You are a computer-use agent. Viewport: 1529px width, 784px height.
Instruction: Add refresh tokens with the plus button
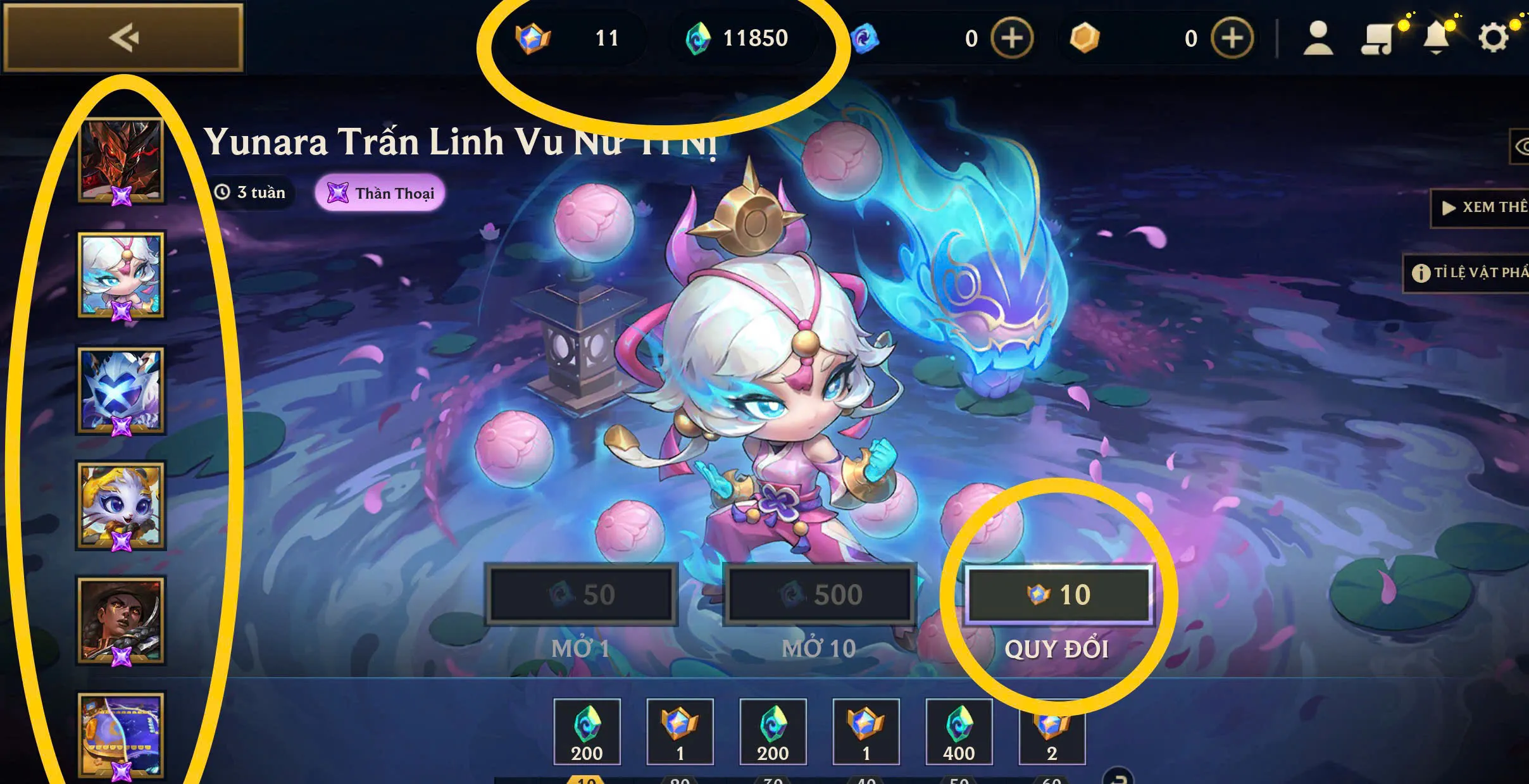(1011, 38)
